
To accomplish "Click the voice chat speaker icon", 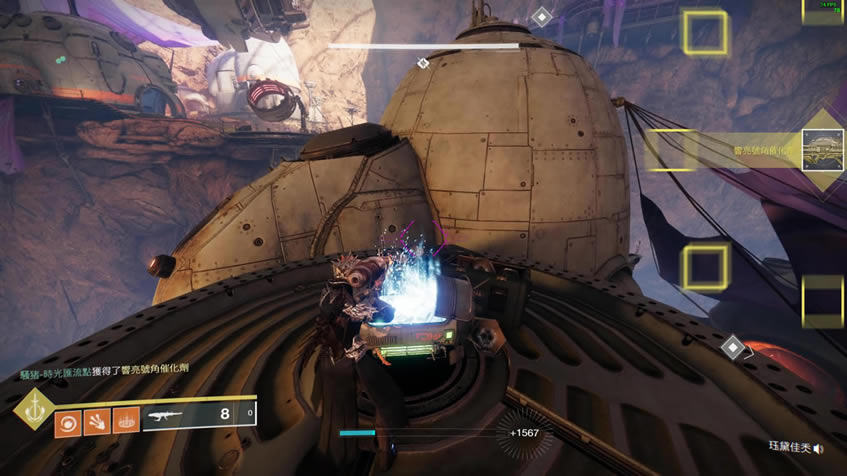I will (x=819, y=449).
